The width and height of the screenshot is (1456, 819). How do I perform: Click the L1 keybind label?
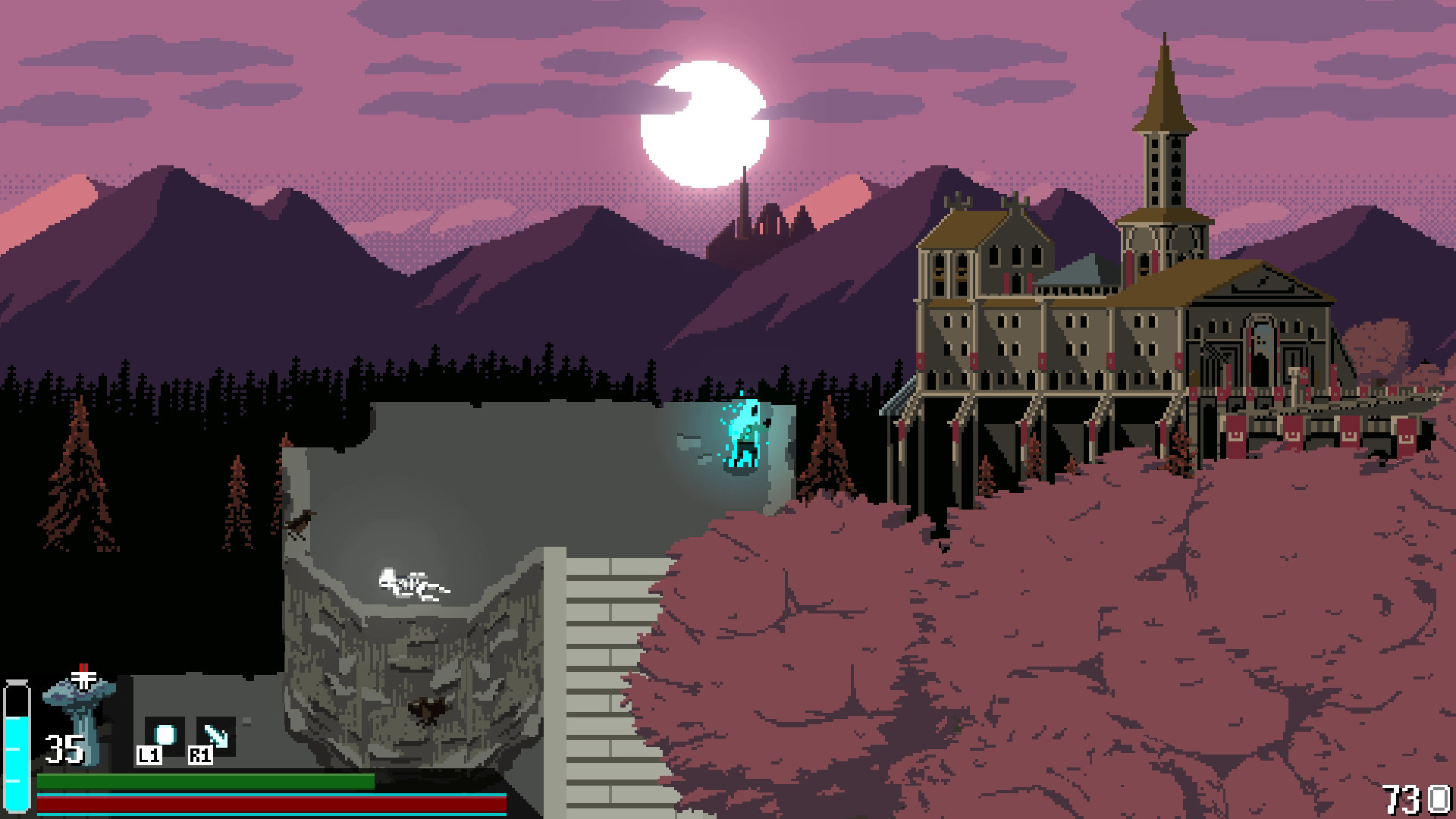click(x=149, y=755)
